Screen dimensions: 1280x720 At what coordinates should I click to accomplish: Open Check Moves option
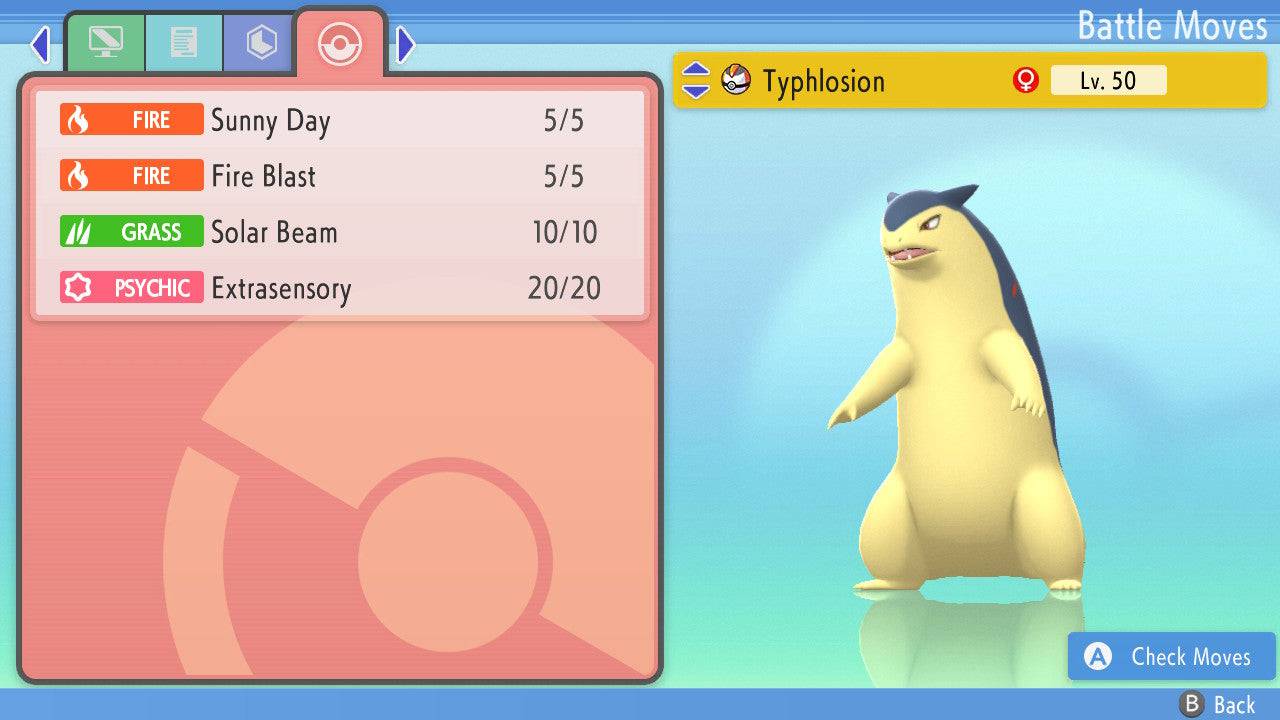coord(1171,657)
